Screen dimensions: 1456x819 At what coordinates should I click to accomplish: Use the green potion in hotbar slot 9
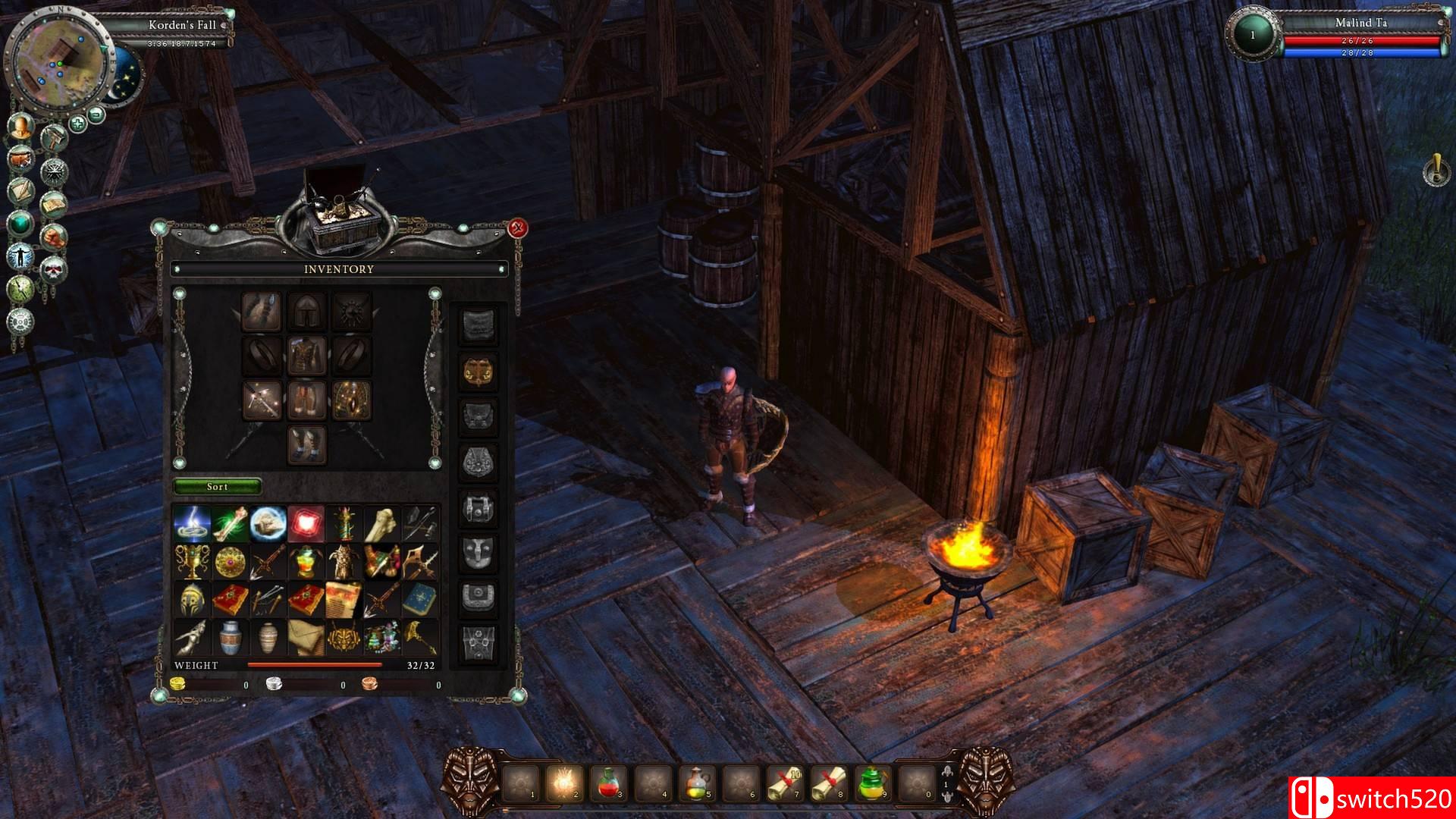[873, 783]
